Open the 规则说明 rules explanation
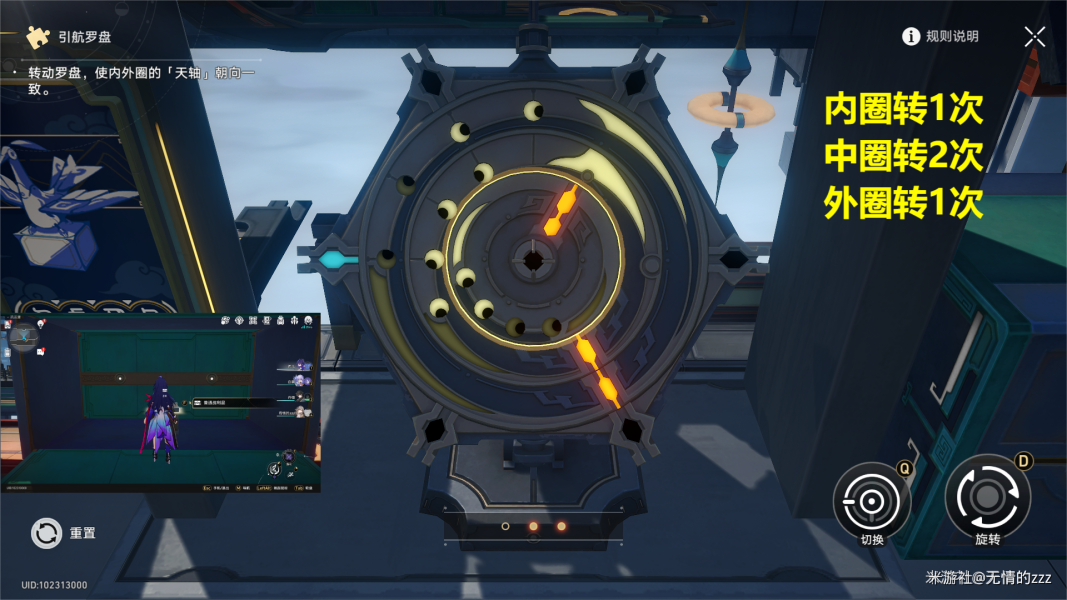The height and width of the screenshot is (600, 1067). (940, 37)
